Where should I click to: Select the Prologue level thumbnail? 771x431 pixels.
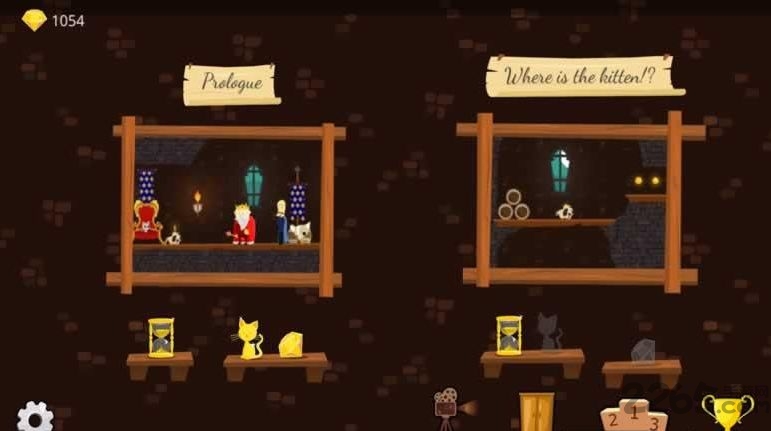pos(227,207)
